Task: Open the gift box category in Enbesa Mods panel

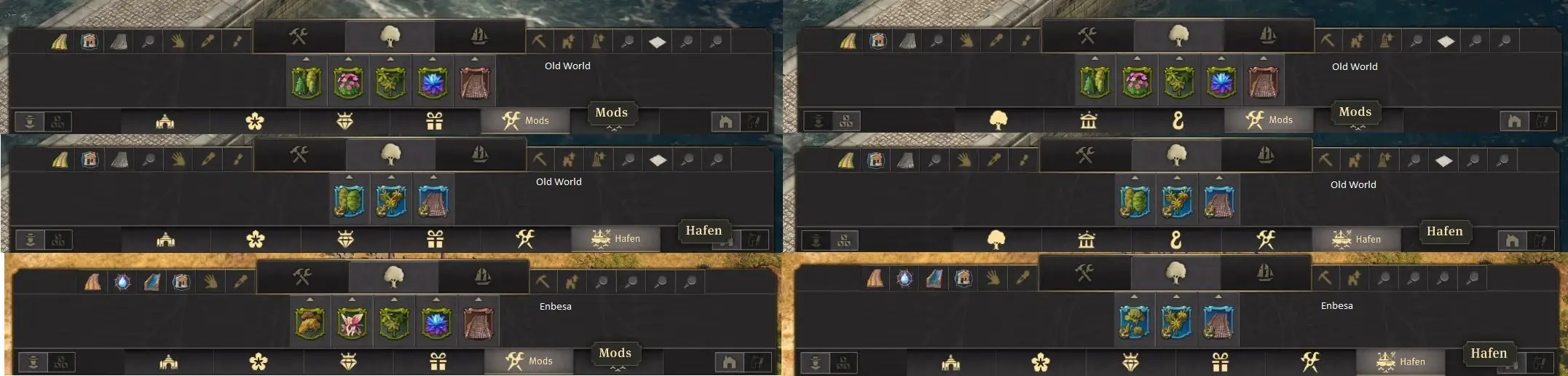Action: coord(438,361)
